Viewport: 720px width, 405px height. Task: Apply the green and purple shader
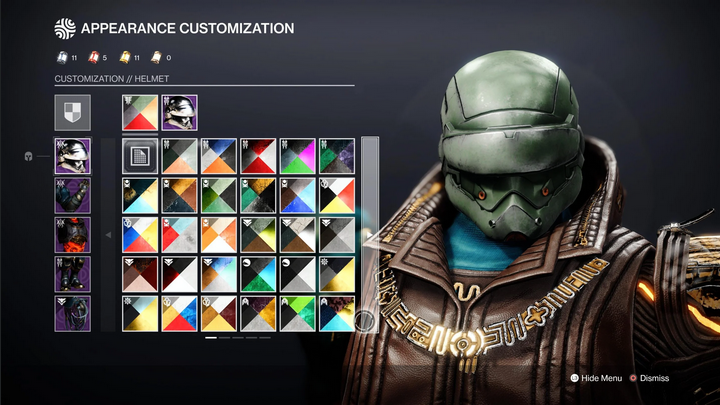pos(336,156)
